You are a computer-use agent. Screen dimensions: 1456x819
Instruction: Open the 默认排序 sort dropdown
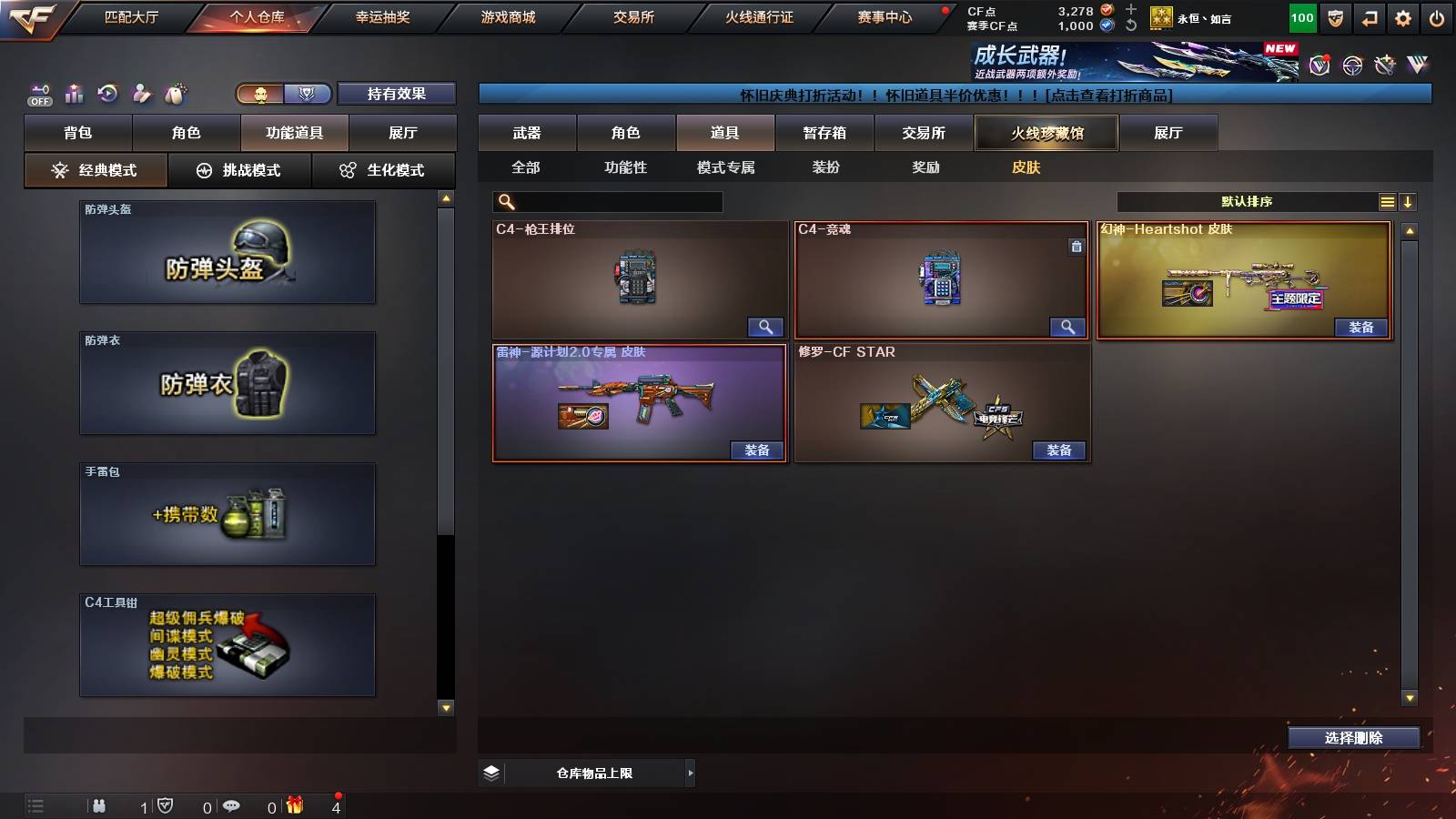[x=1247, y=202]
